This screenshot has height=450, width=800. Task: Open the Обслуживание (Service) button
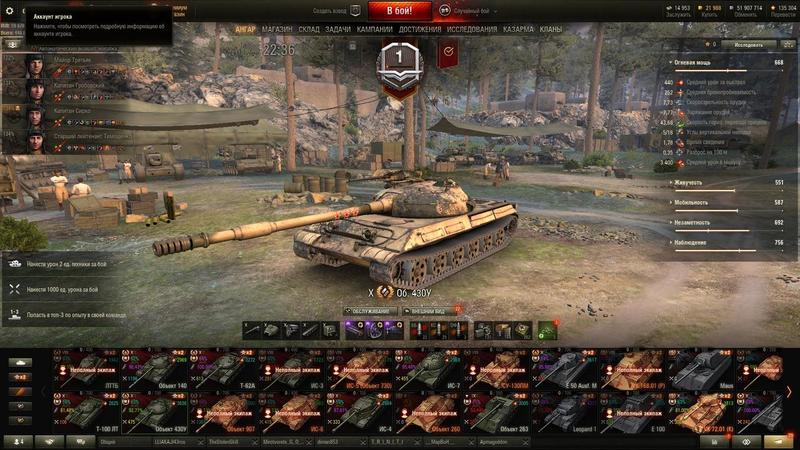click(370, 311)
